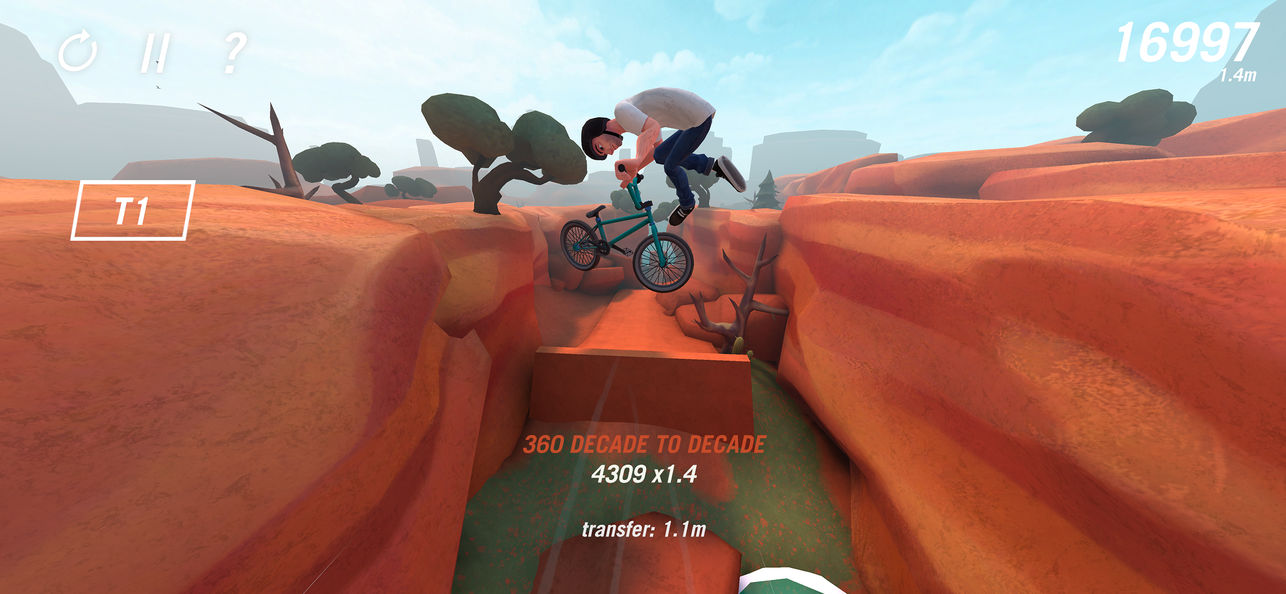Open the question mark help
Screen dimensions: 1286x594
tap(231, 52)
